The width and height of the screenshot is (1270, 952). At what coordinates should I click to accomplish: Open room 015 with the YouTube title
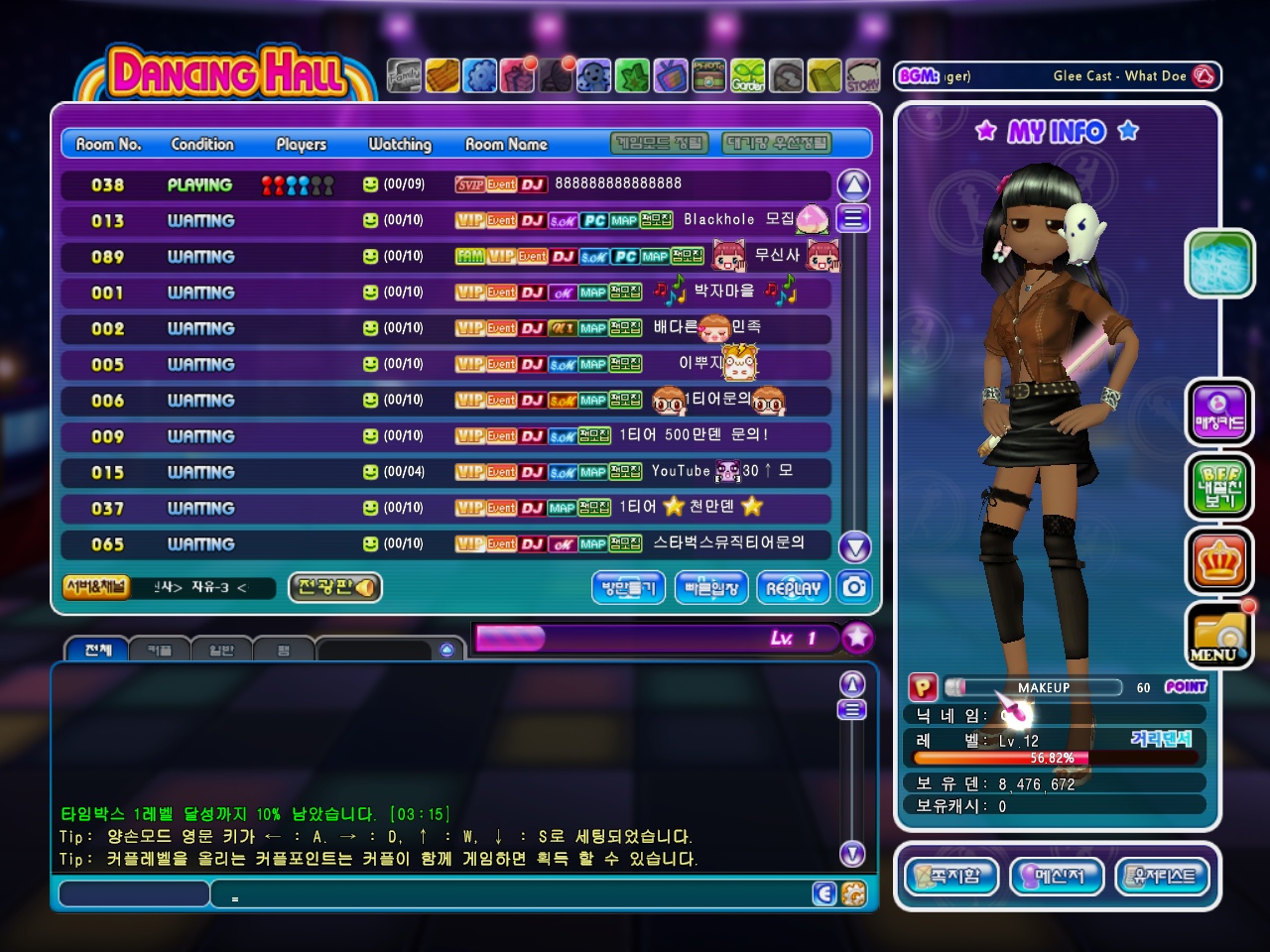(x=446, y=472)
